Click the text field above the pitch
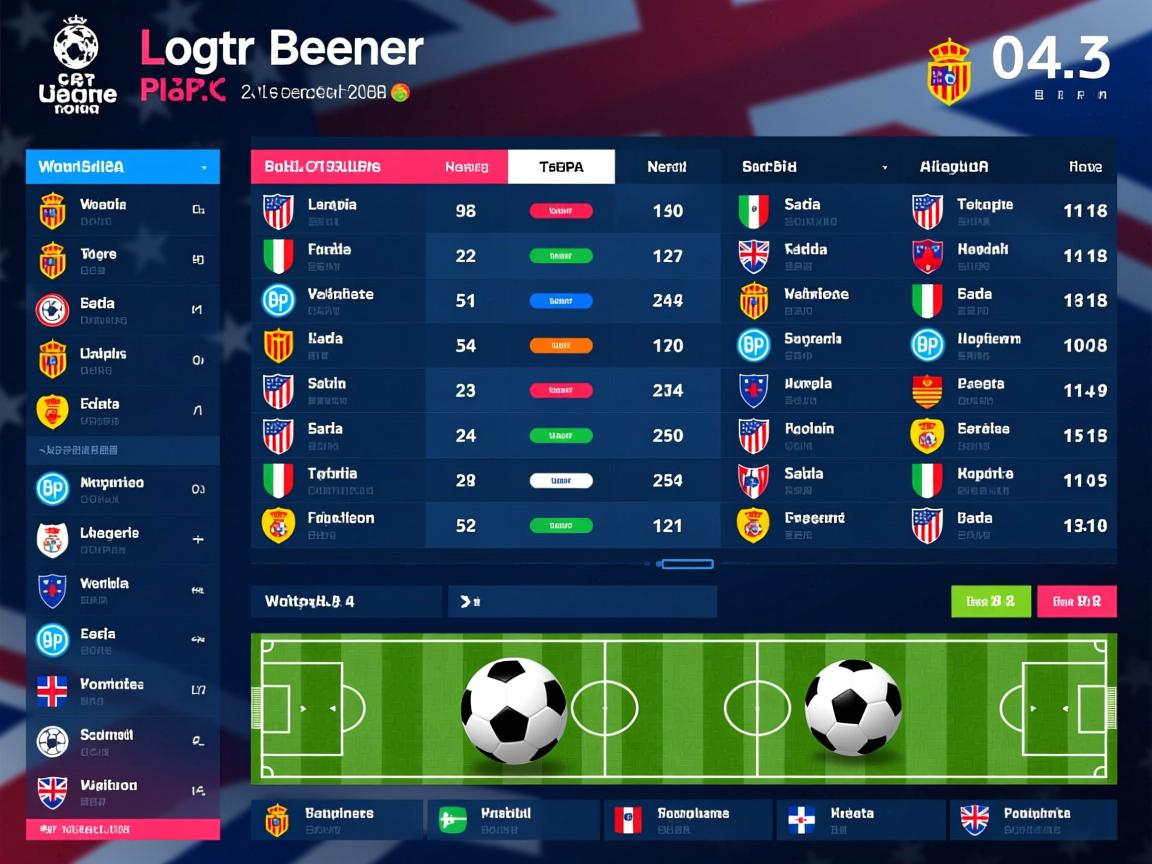 point(582,601)
